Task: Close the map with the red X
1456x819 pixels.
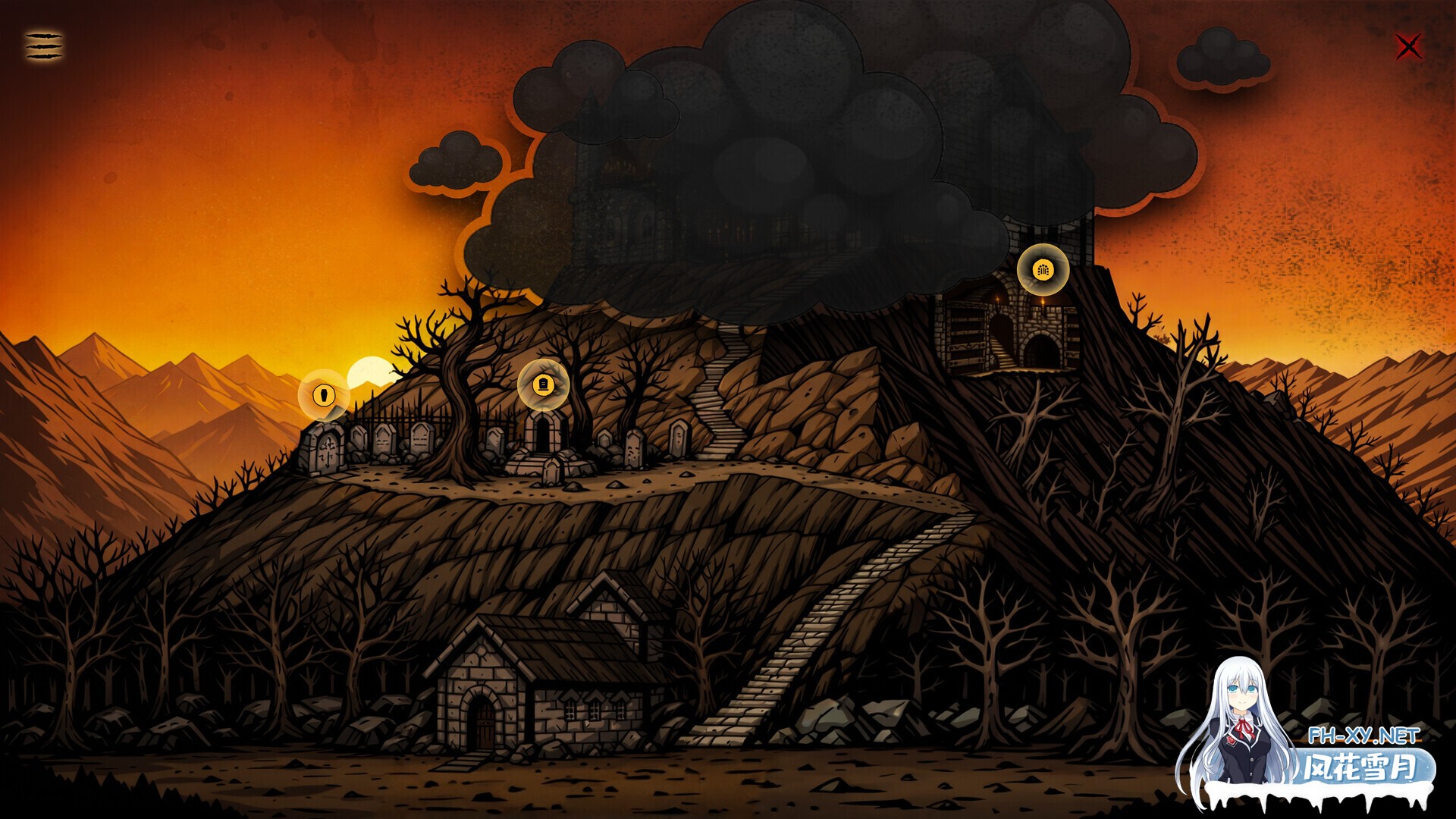Action: (x=1408, y=47)
